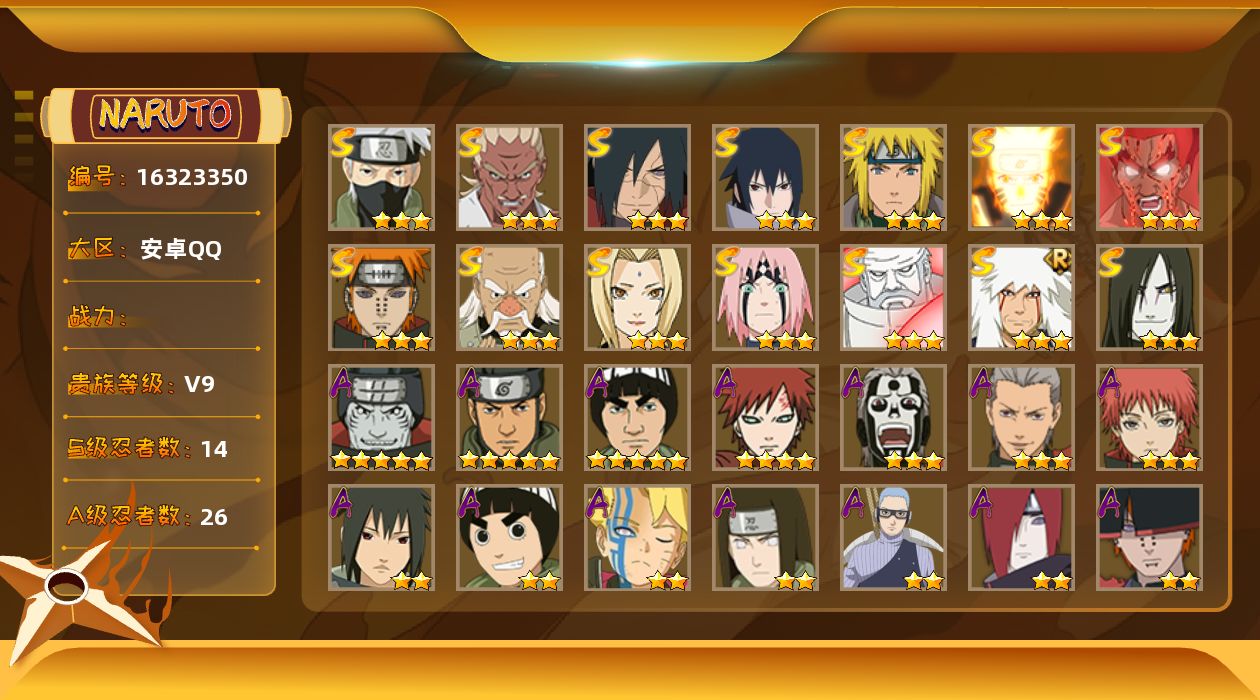Viewport: 1260px width, 700px height.
Task: Select the glowing golden Naruto portrait
Action: [1021, 177]
